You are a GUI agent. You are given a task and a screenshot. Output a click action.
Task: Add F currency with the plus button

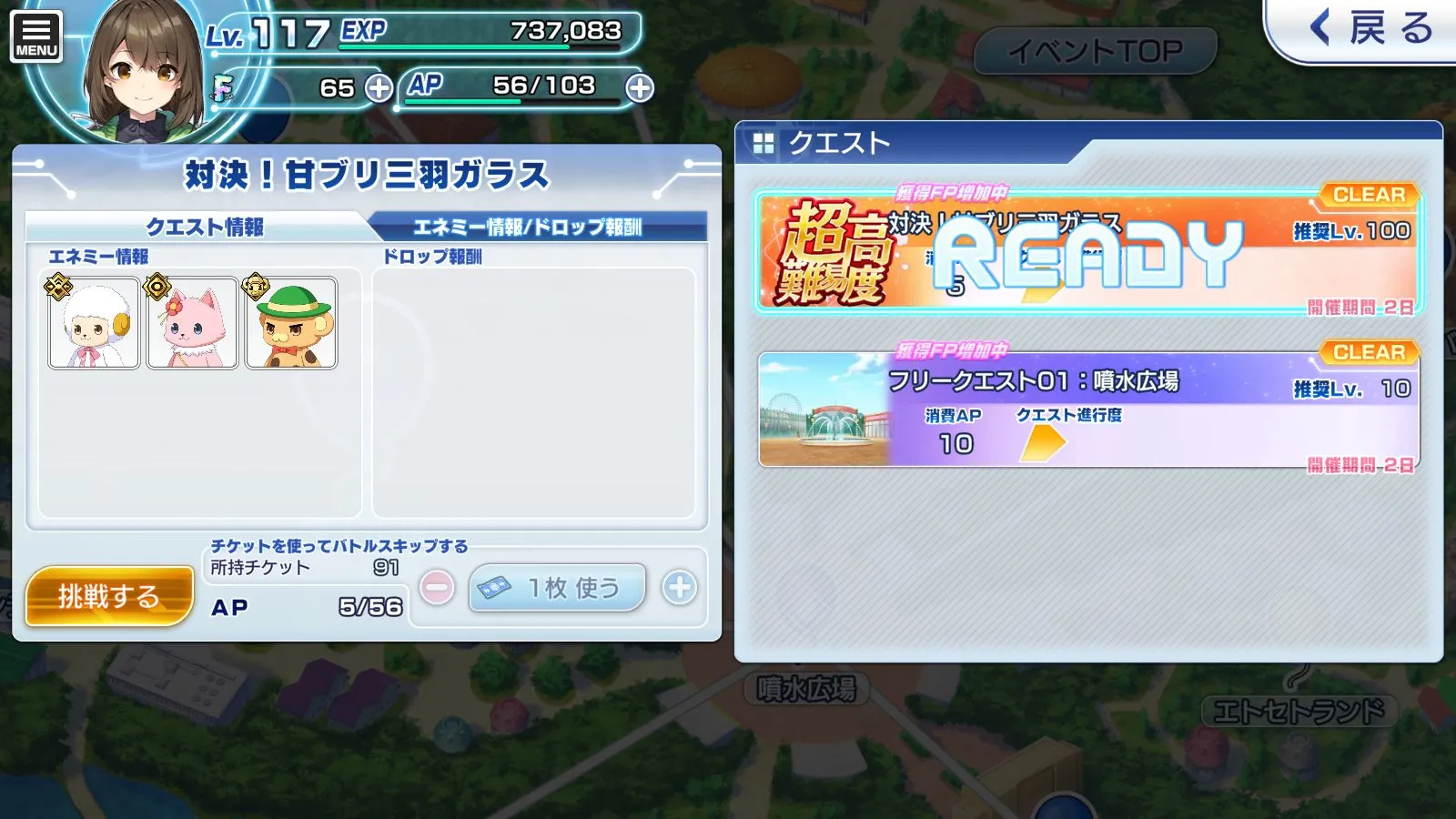(x=379, y=88)
